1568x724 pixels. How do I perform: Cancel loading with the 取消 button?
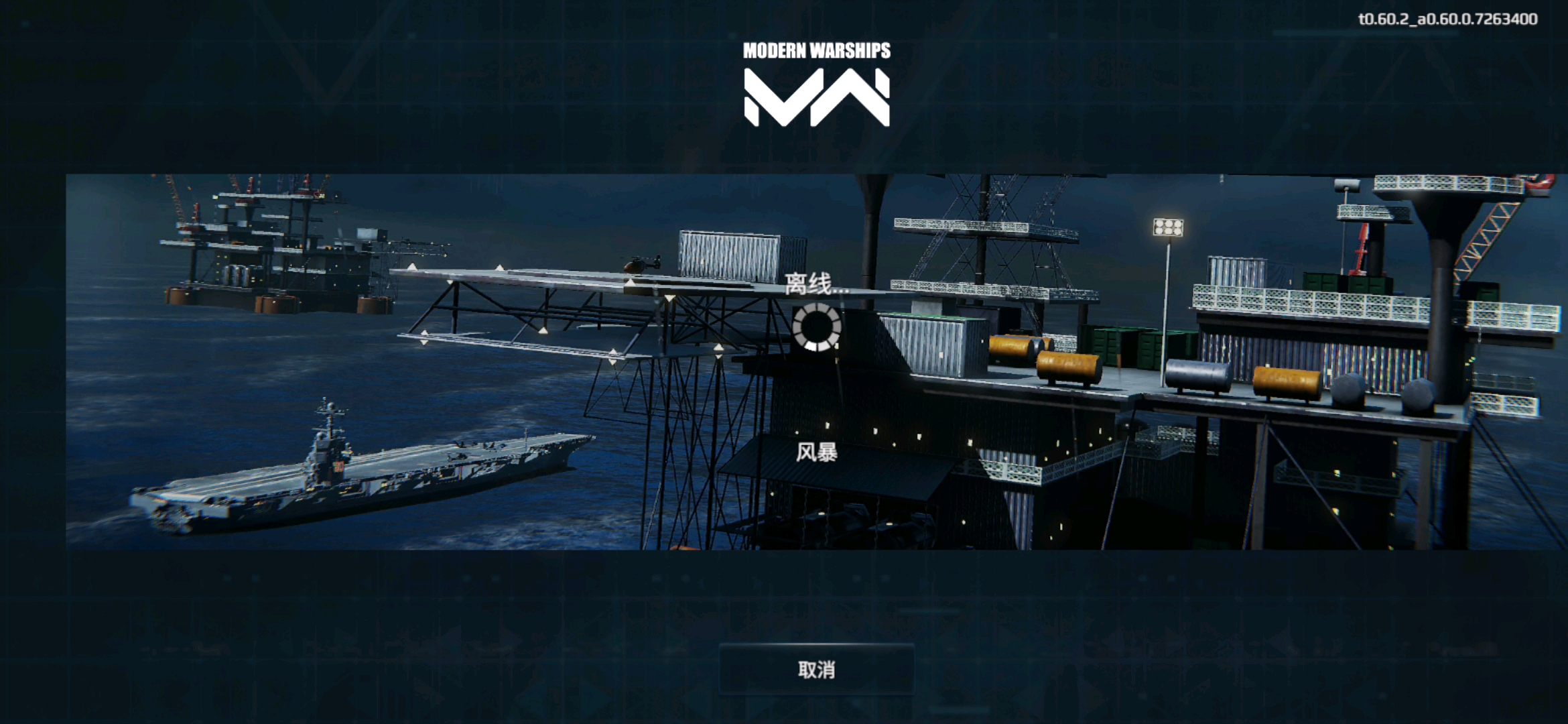816,669
